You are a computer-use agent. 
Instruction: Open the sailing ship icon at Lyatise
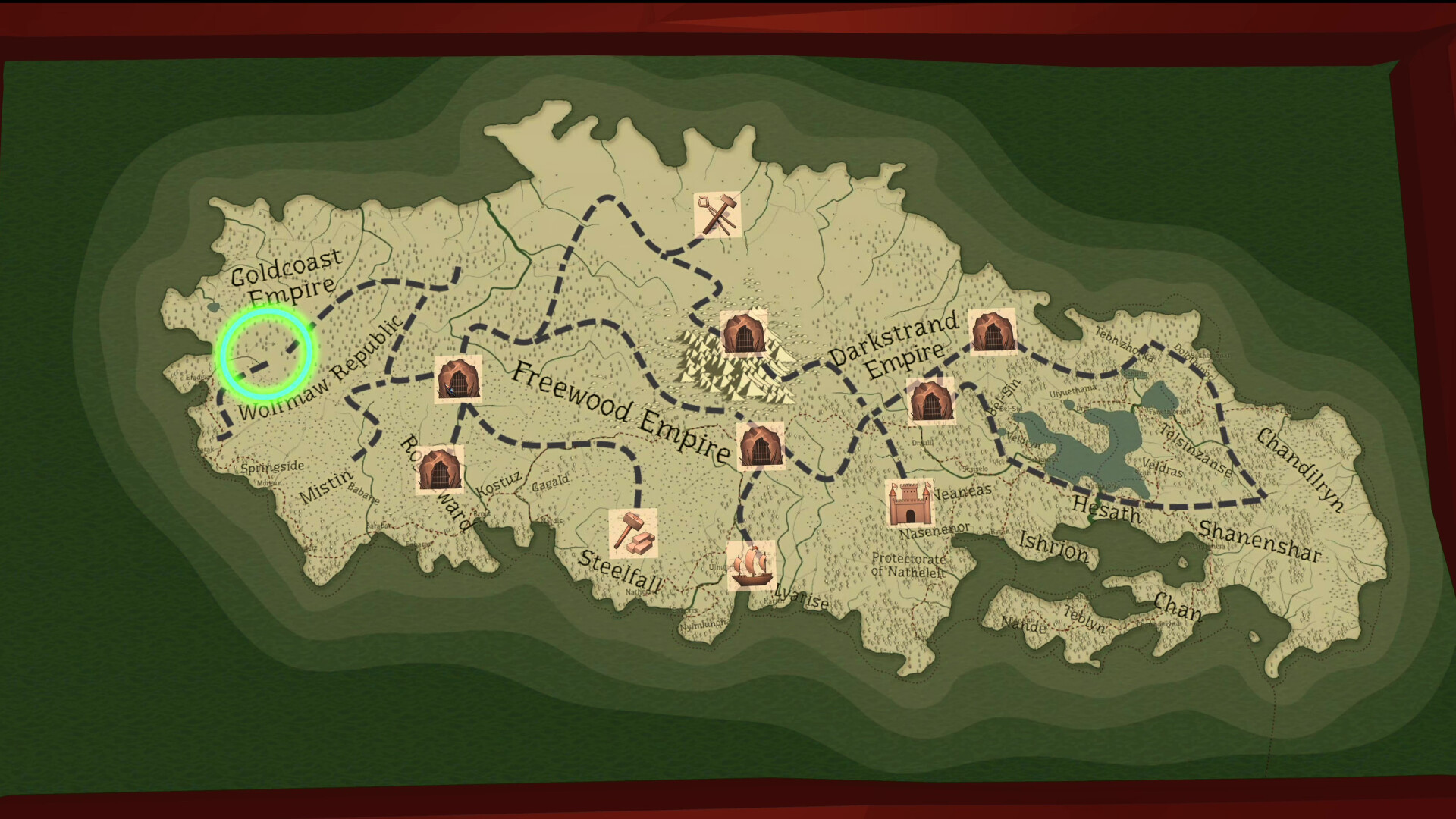[x=752, y=567]
